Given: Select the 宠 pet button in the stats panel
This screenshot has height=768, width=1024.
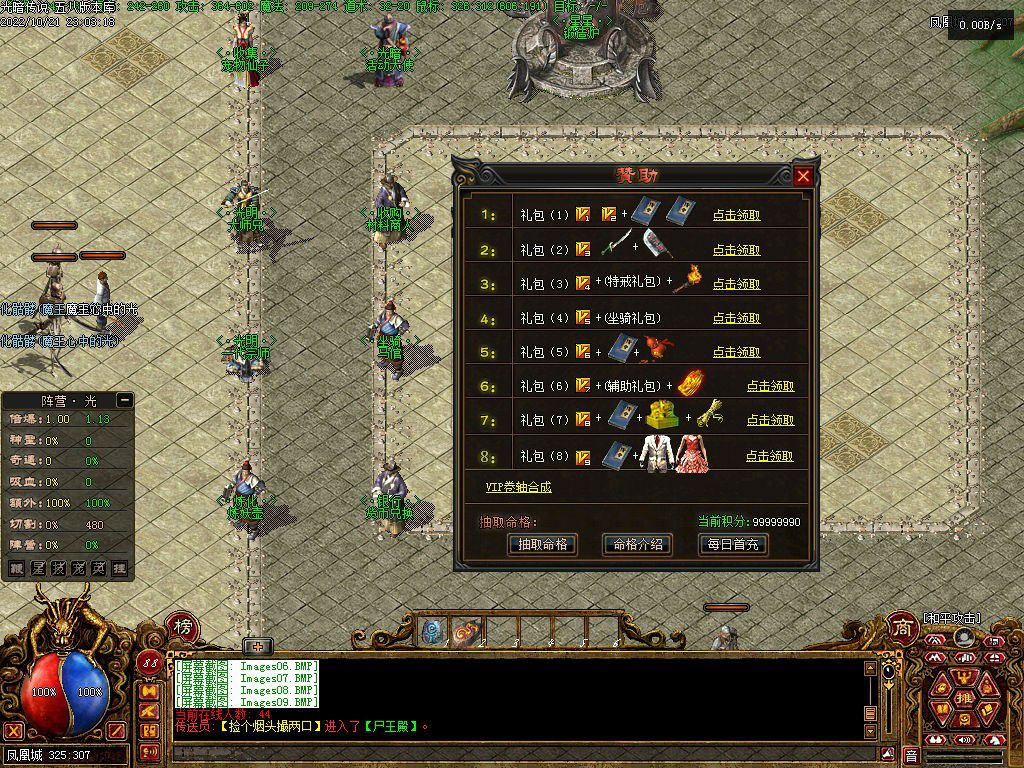Looking at the screenshot, I should click(78, 568).
